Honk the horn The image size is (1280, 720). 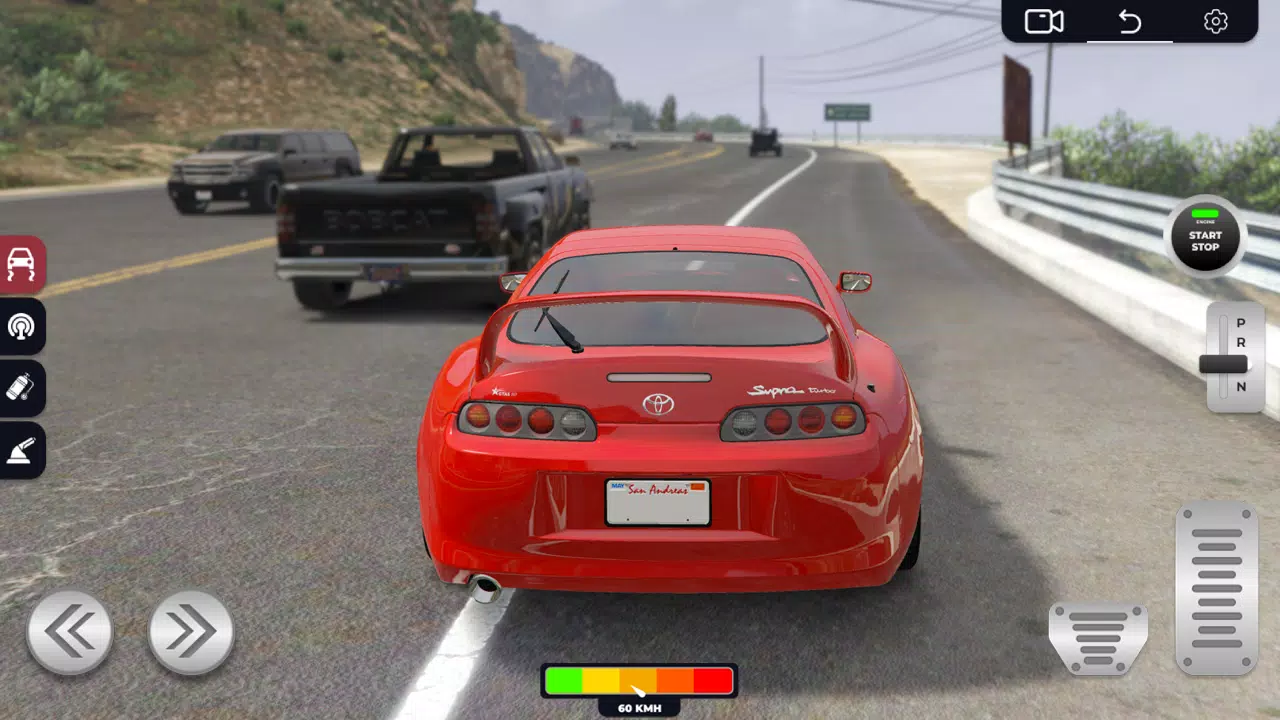tap(22, 328)
